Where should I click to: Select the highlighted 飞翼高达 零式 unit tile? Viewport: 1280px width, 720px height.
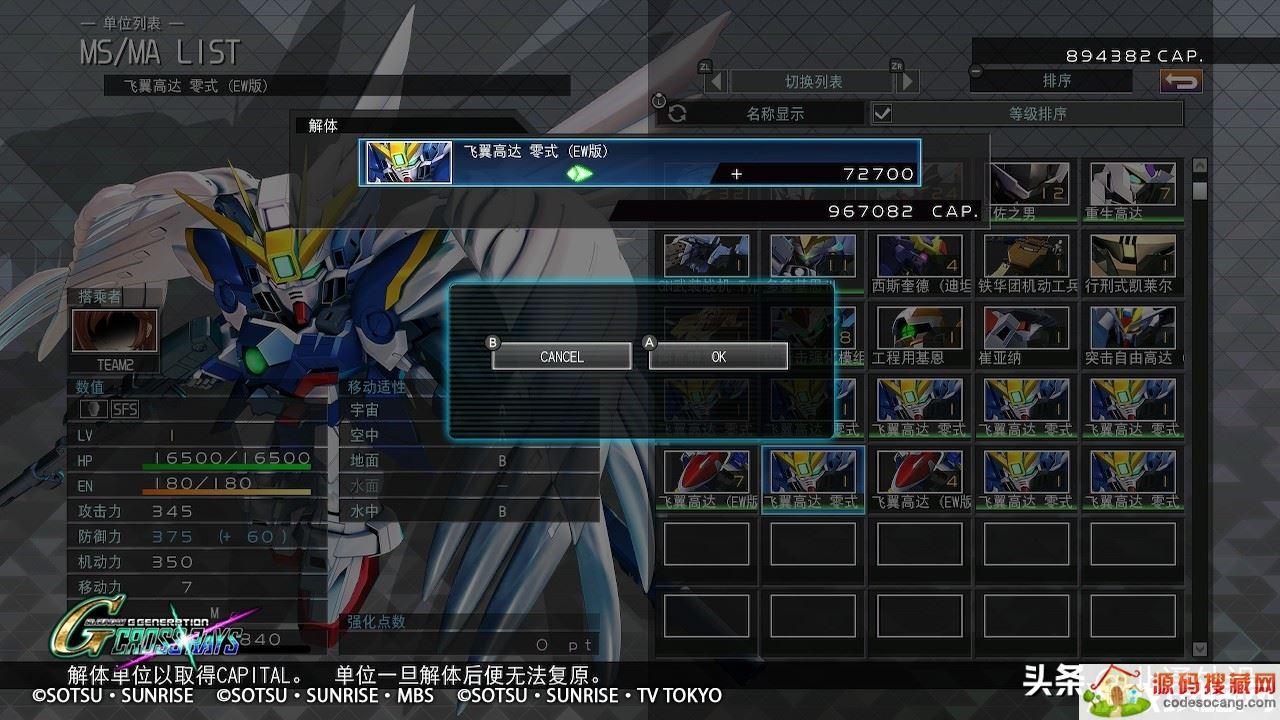click(x=812, y=478)
